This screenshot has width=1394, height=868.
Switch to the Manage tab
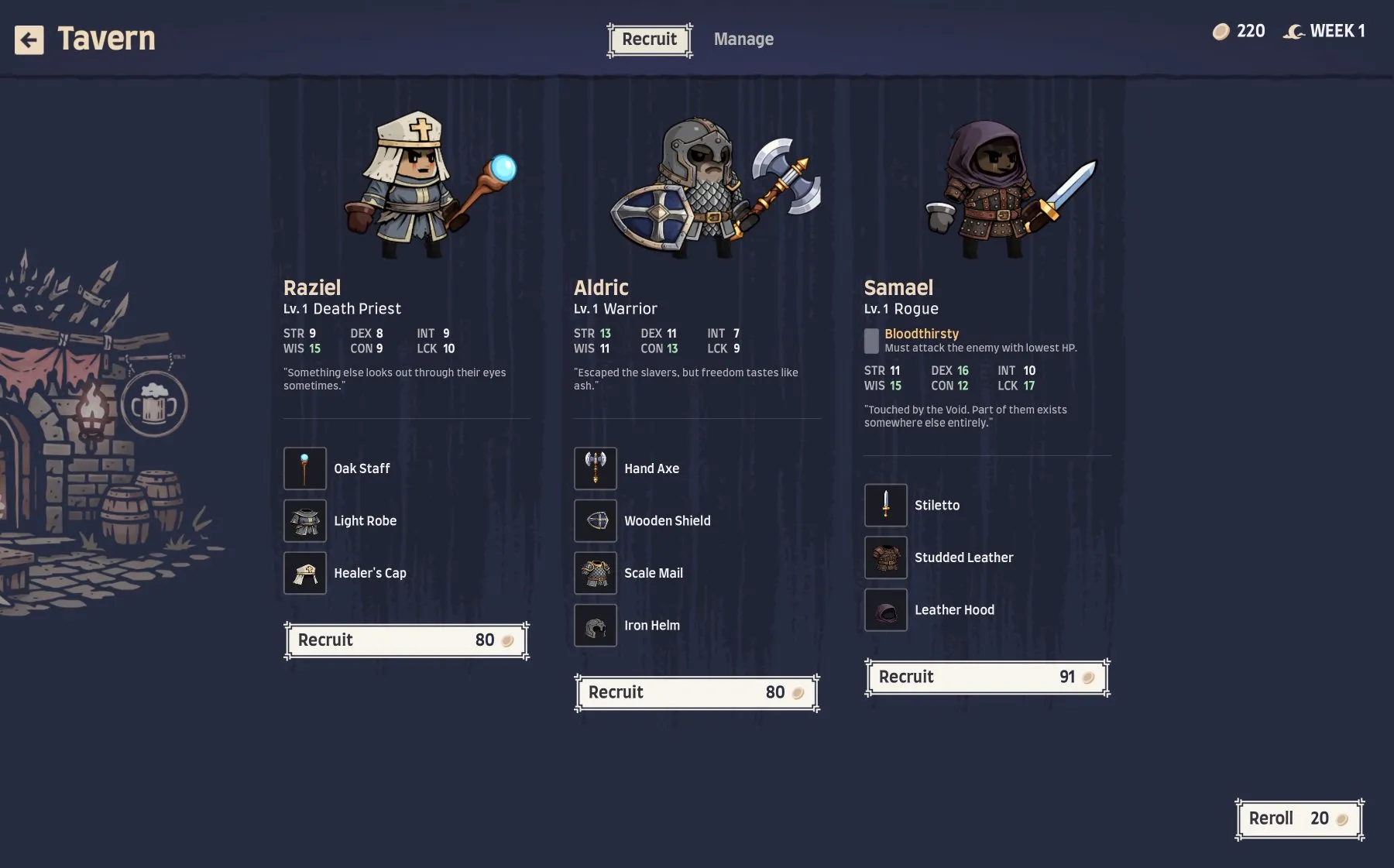pyautogui.click(x=743, y=39)
